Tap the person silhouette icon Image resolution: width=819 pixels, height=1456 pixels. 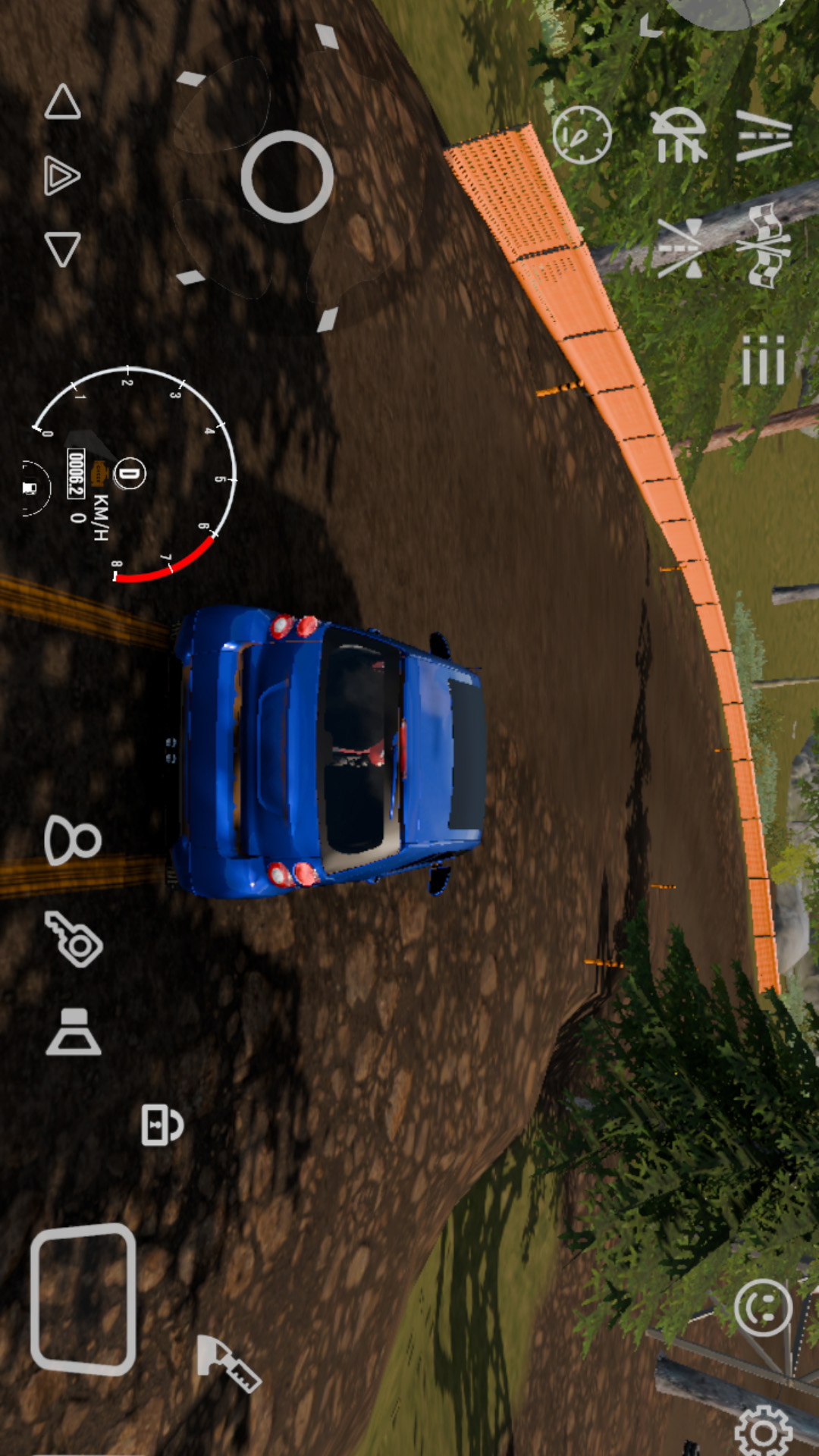(72, 840)
